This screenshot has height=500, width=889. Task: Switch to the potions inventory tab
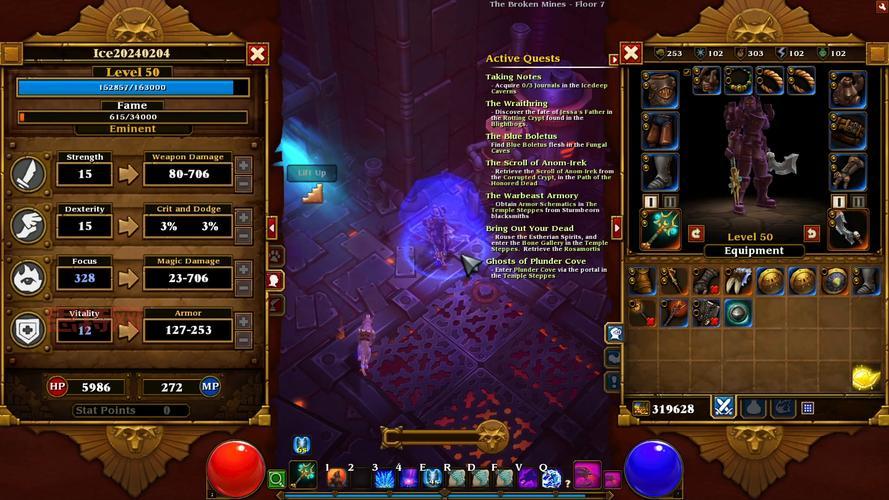pyautogui.click(x=754, y=407)
